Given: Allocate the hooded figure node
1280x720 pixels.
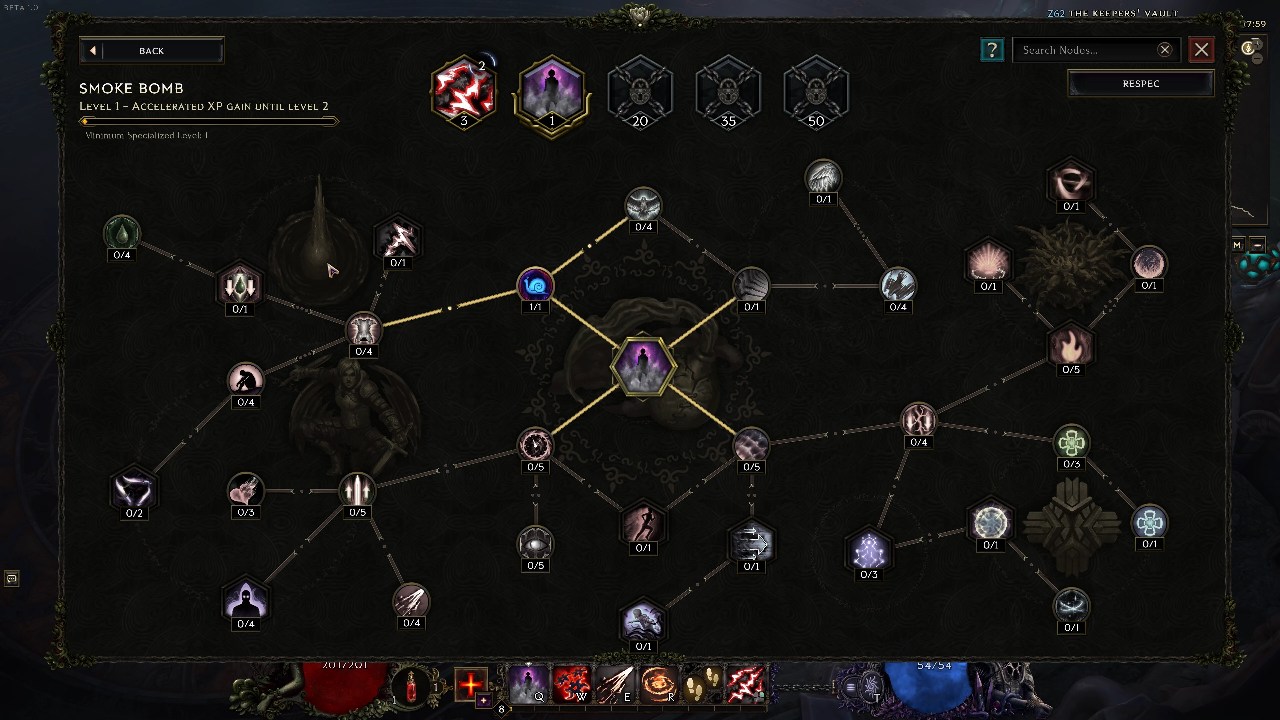Looking at the screenshot, I should [x=245, y=601].
